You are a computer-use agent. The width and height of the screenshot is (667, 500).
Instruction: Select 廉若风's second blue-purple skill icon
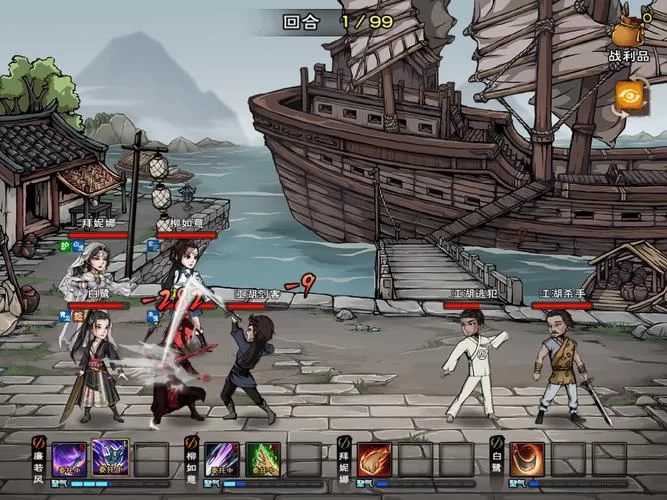point(110,459)
